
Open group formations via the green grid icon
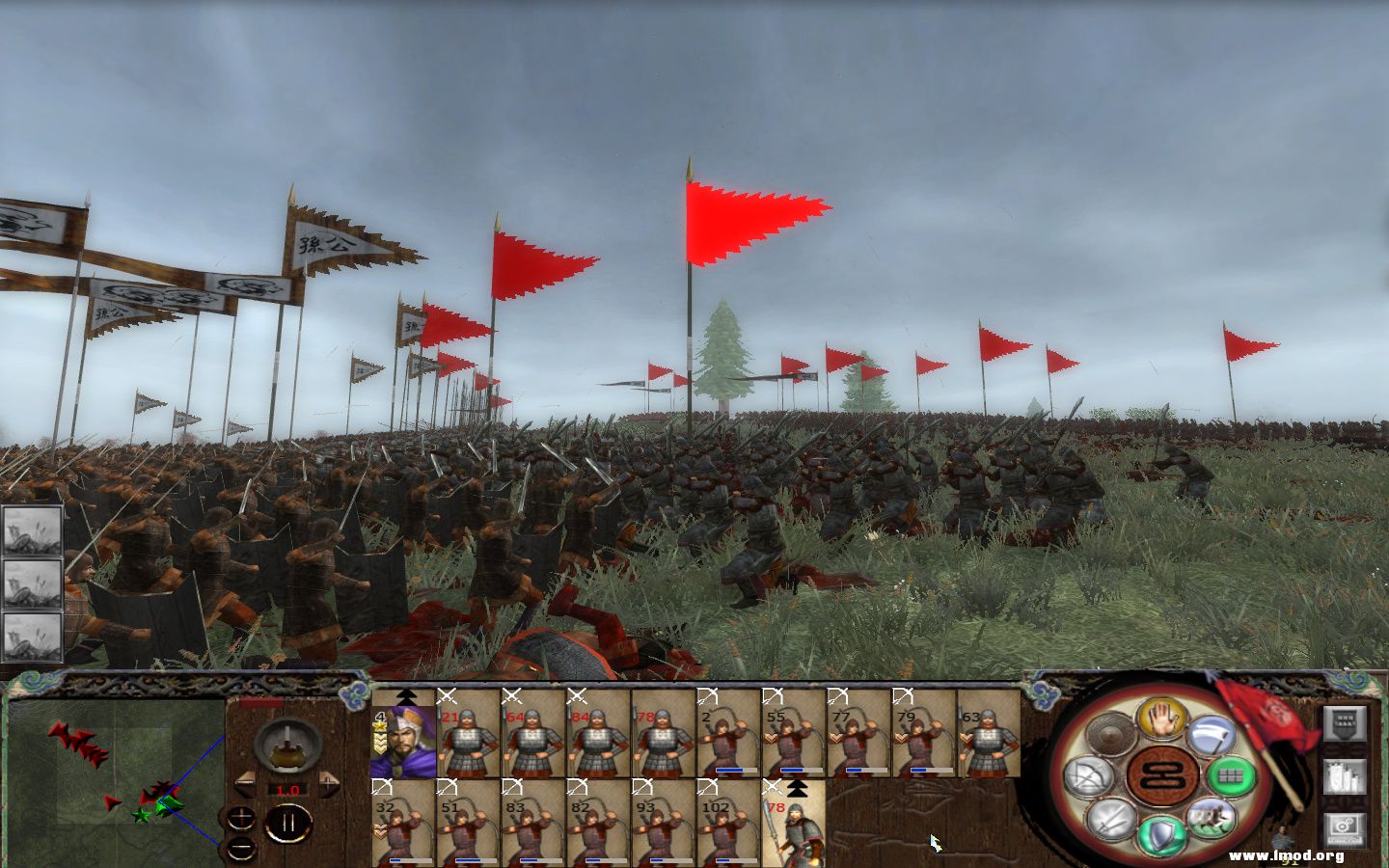coord(1232,774)
